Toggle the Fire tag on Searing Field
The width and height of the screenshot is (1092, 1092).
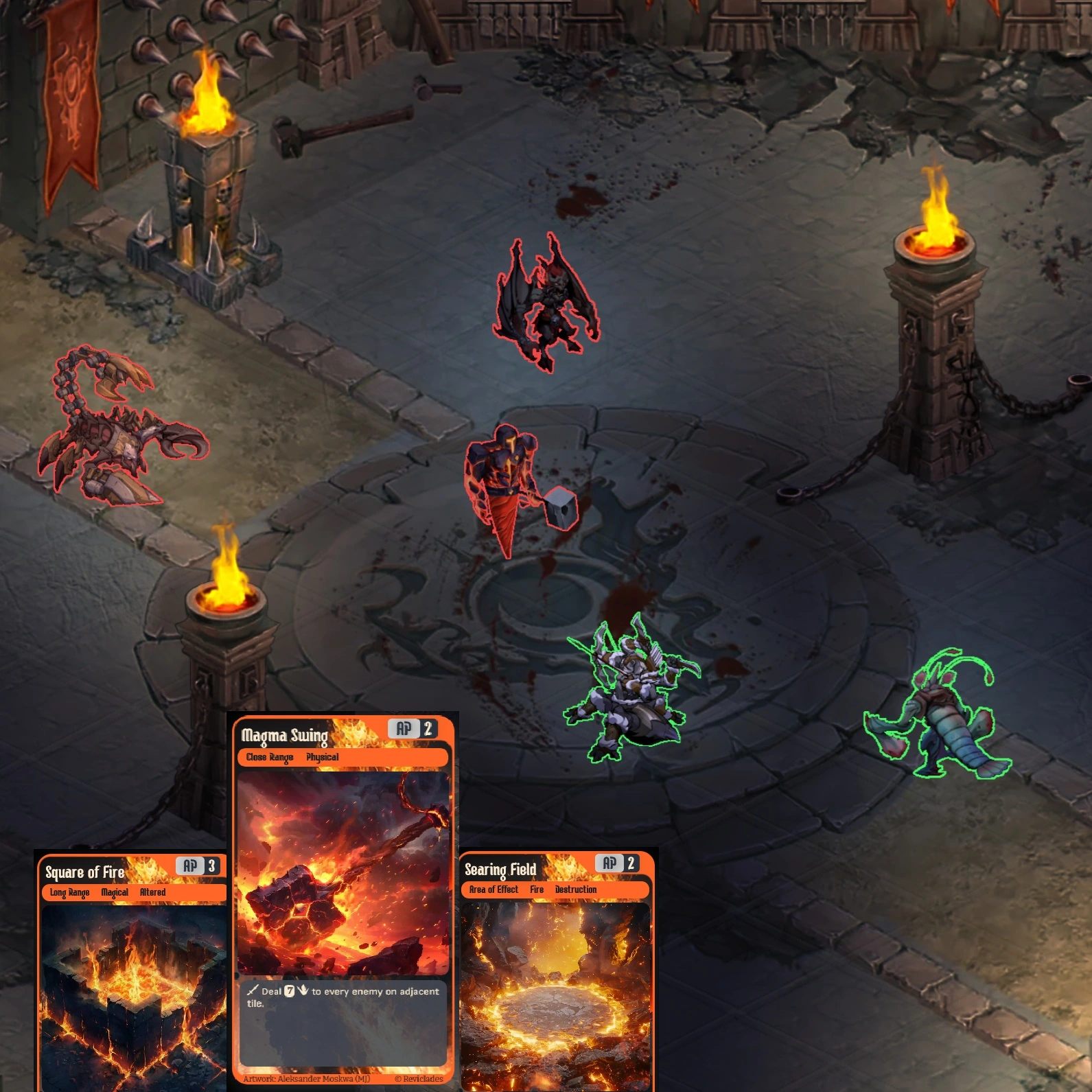tap(536, 890)
